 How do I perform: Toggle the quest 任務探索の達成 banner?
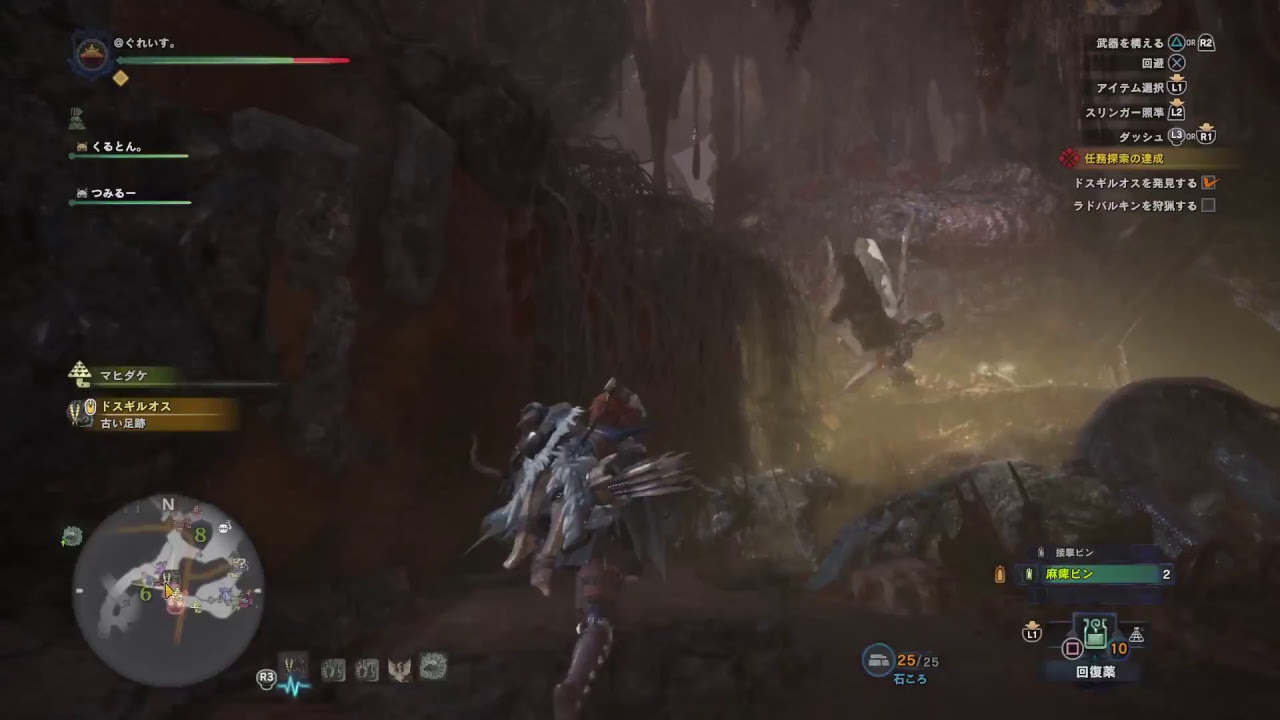click(1125, 157)
